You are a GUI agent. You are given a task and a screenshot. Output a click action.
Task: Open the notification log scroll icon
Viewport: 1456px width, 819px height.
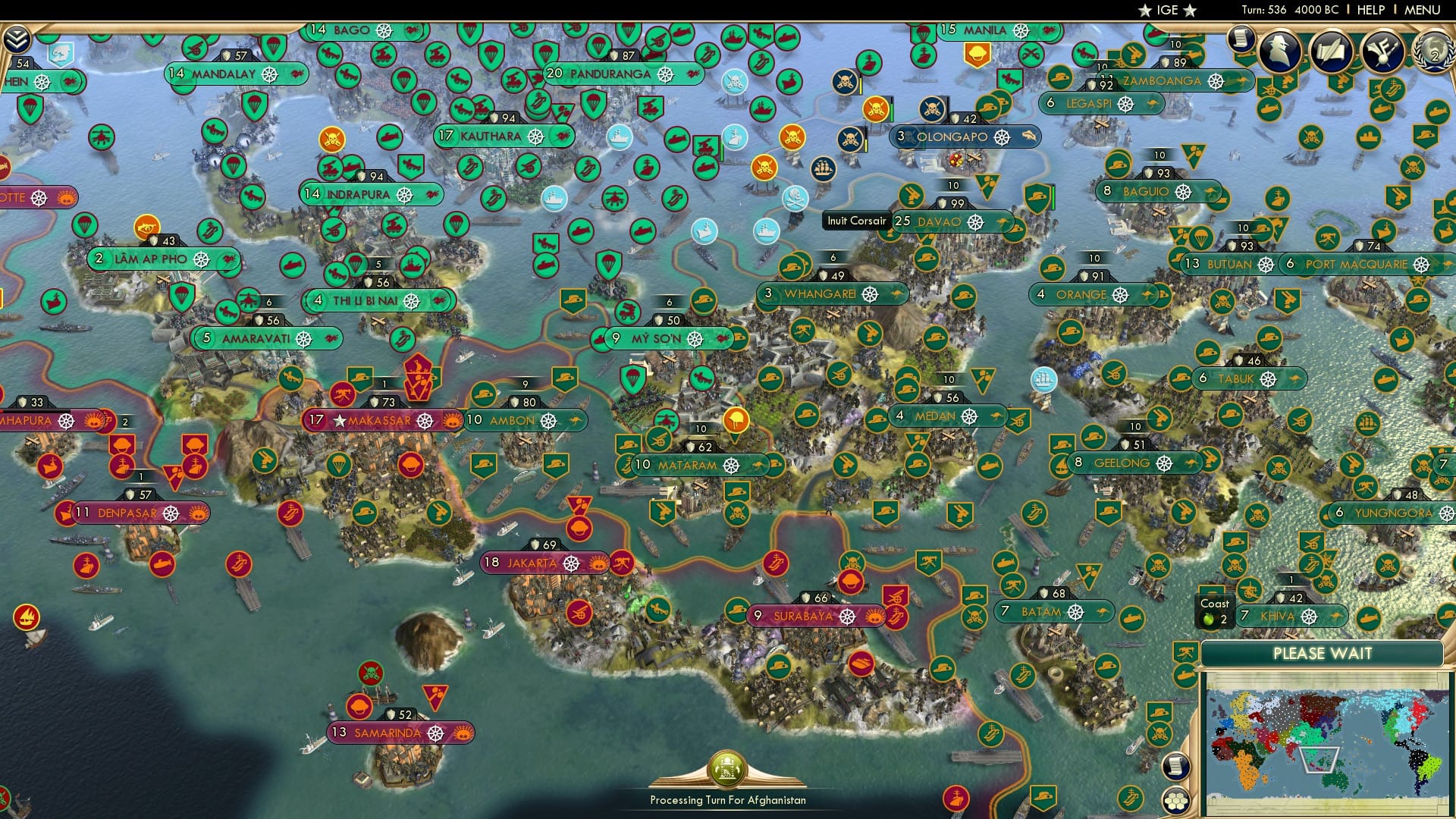pos(1241,38)
